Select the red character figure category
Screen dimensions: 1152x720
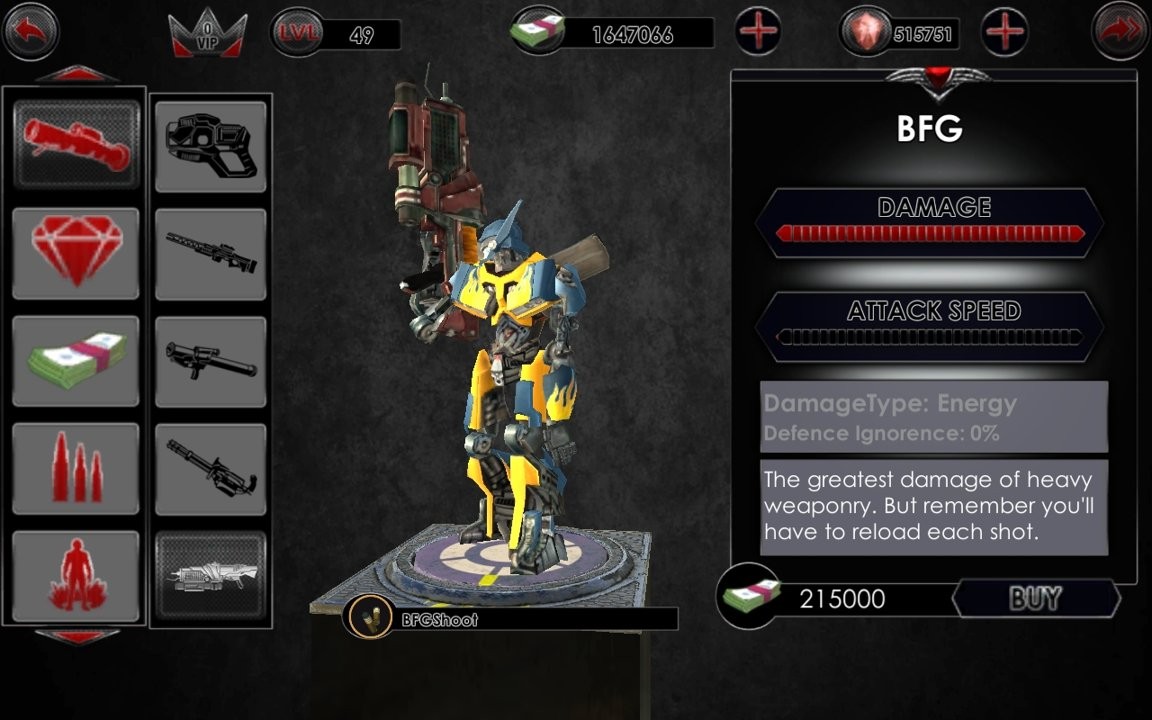(x=76, y=575)
